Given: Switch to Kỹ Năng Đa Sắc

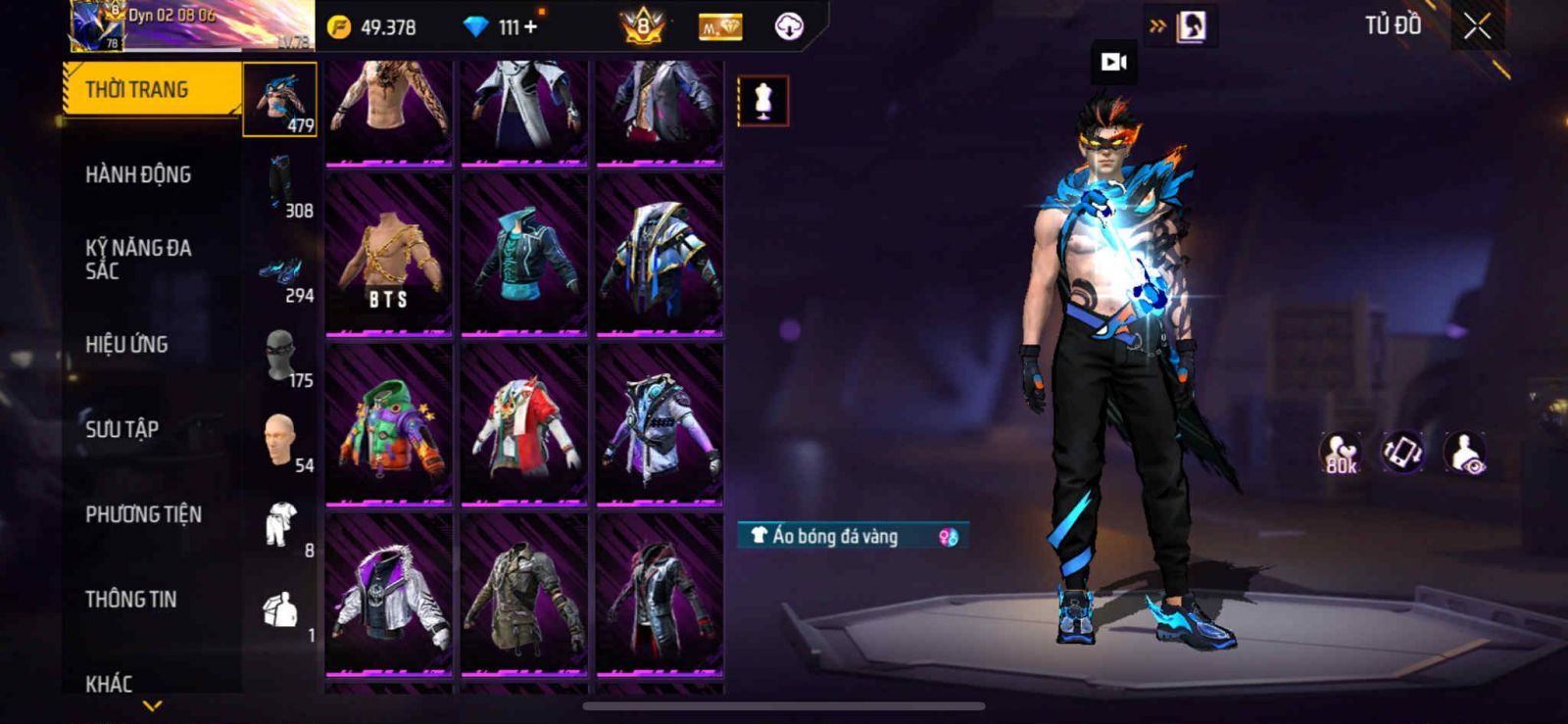Looking at the screenshot, I should click(x=138, y=260).
